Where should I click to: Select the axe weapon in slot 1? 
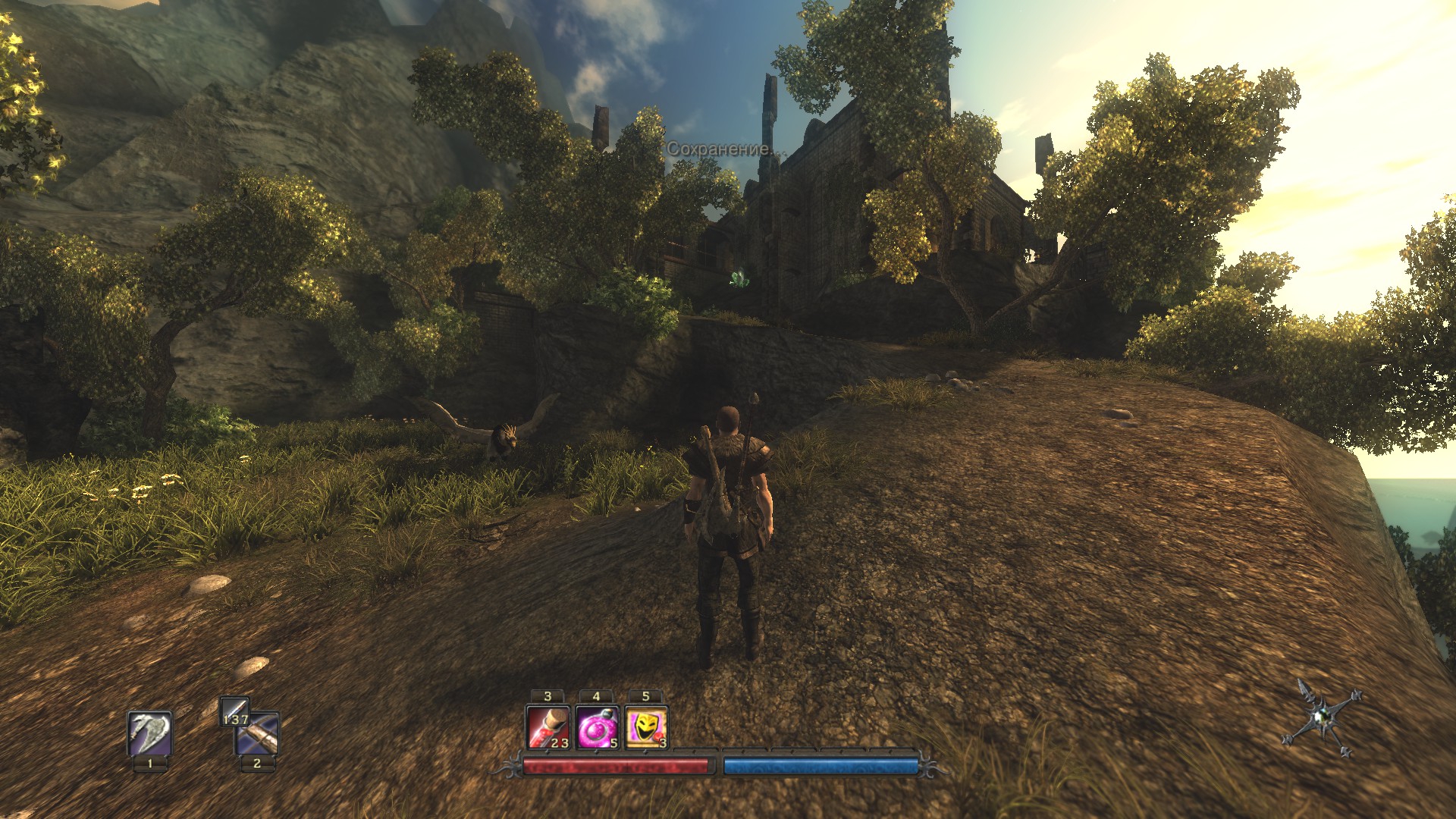(149, 733)
